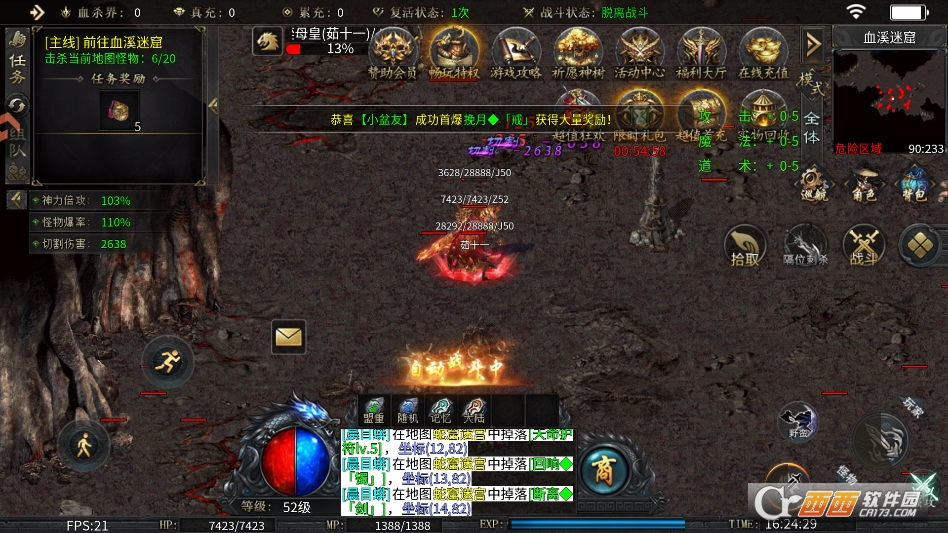Viewport: 948px width, 533px height.
Task: Open the 祈愿神树 wishing tree
Action: point(579,50)
